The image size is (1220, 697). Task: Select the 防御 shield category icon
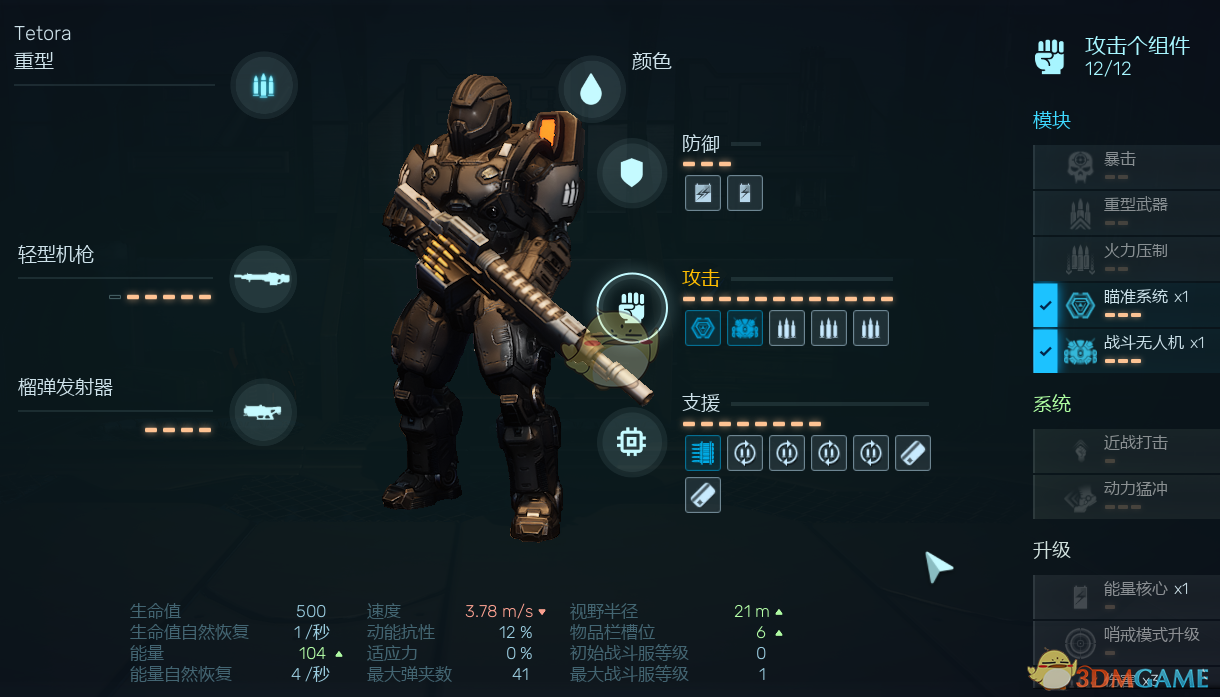pos(631,174)
